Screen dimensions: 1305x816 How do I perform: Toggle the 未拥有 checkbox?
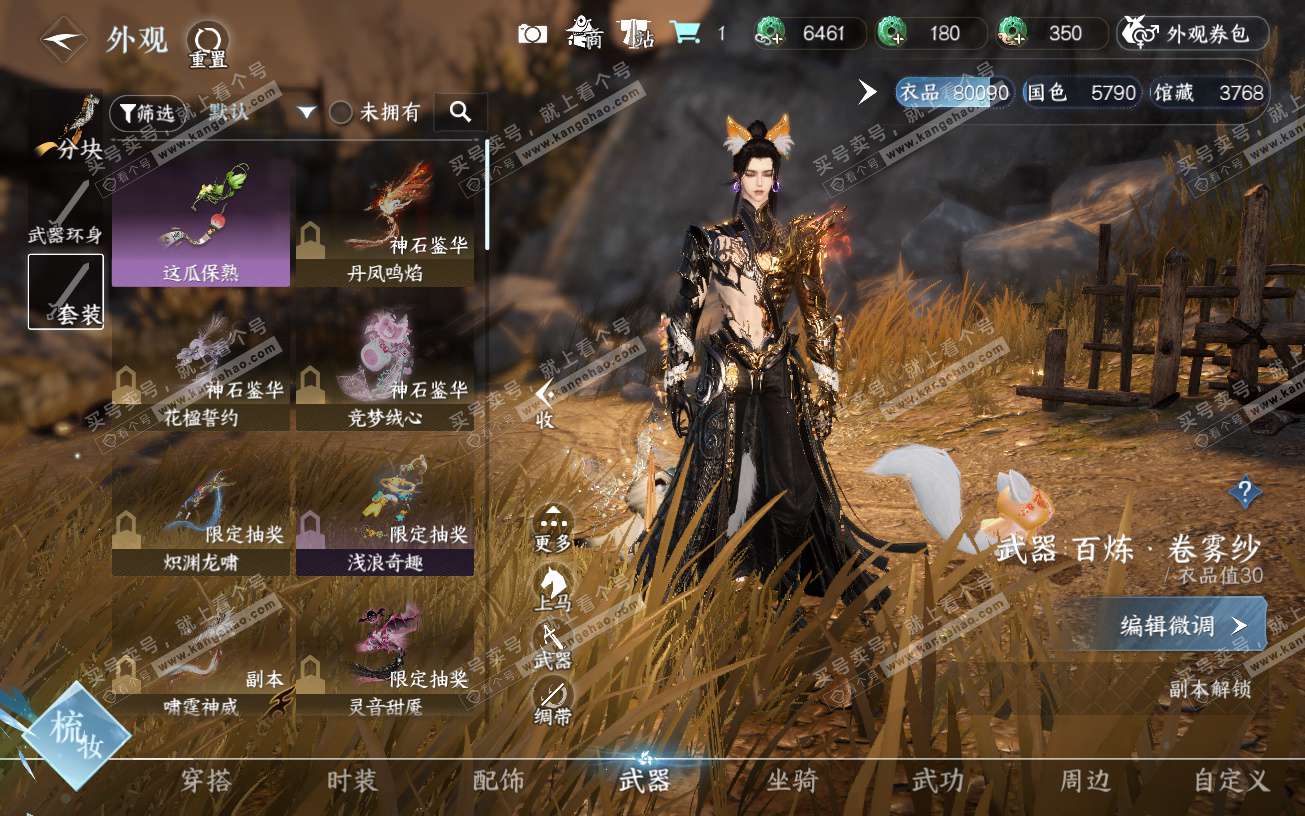pyautogui.click(x=341, y=113)
